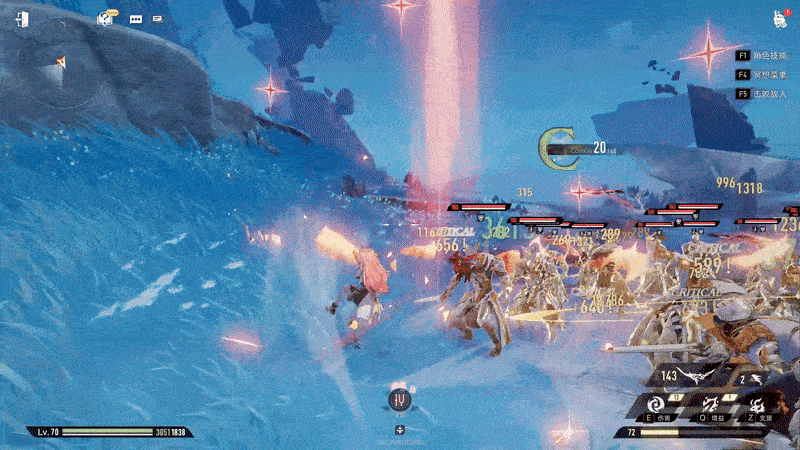Click the small square icon below the emblem
The height and width of the screenshot is (450, 800).
(x=400, y=429)
